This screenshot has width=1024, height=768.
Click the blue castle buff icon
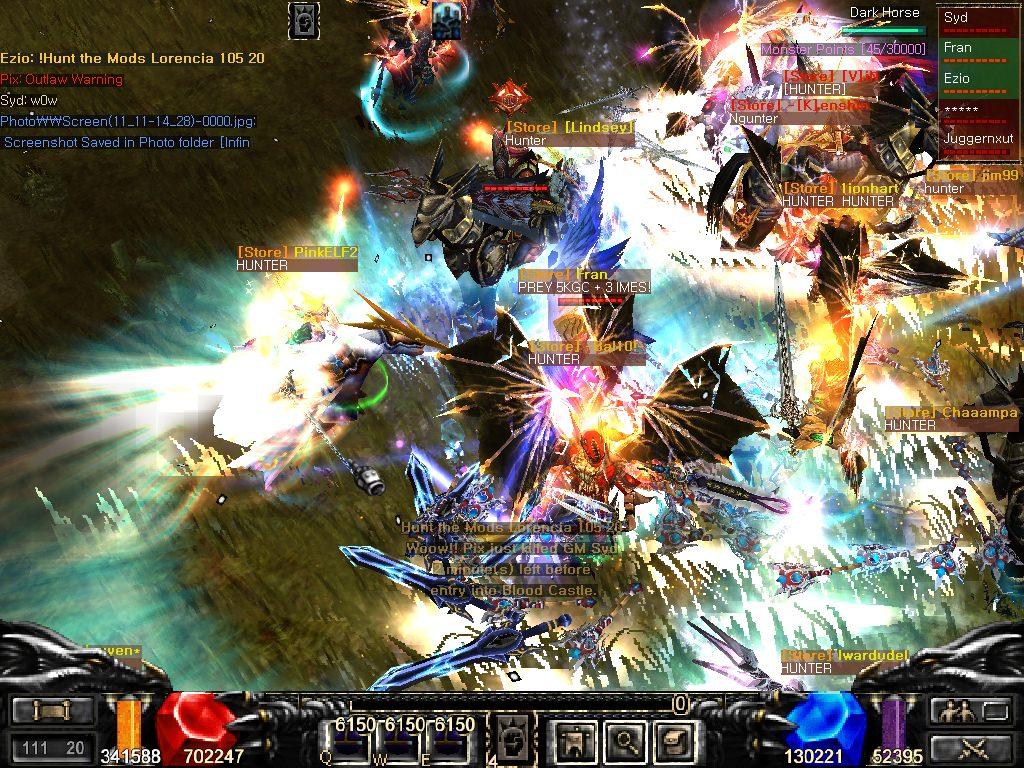pos(446,19)
